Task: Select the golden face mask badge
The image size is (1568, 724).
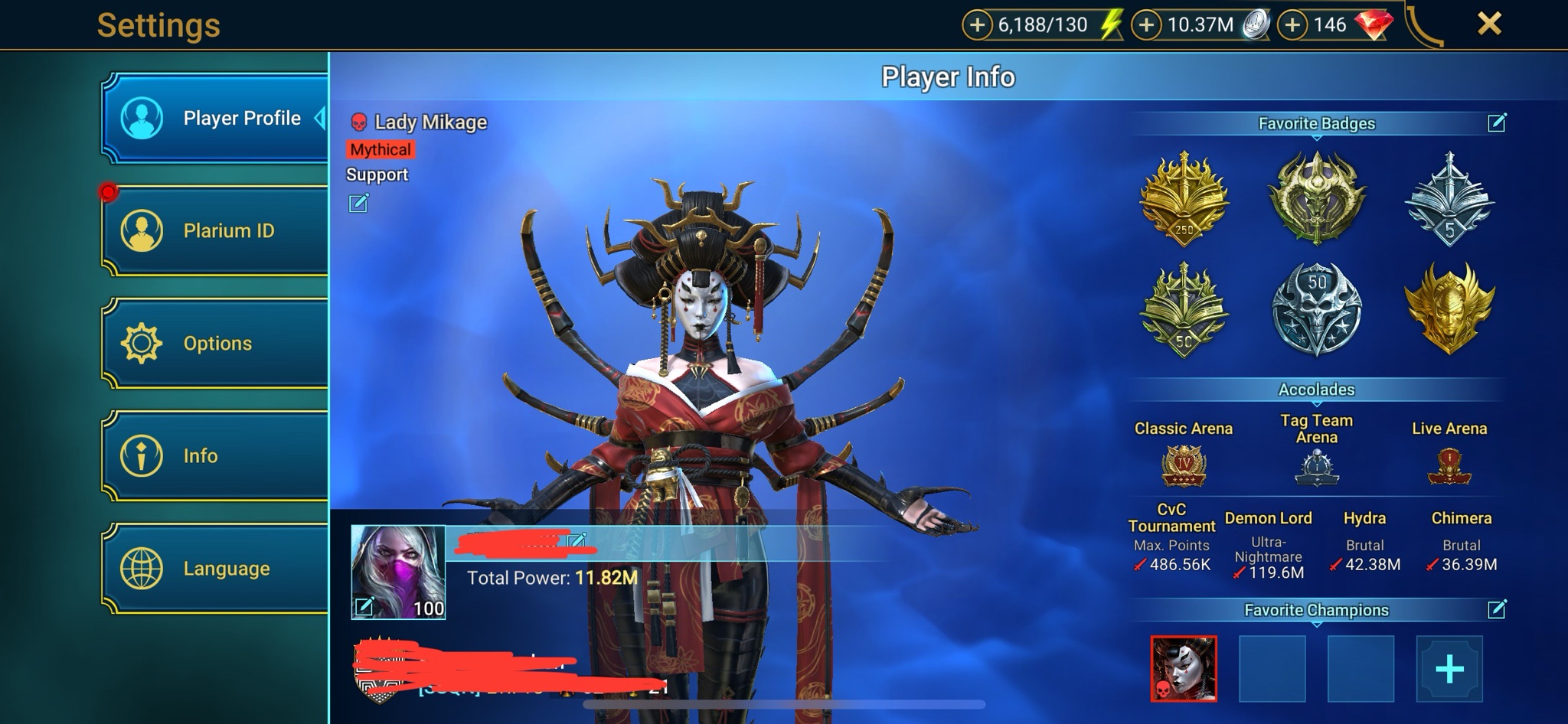Action: (1449, 308)
